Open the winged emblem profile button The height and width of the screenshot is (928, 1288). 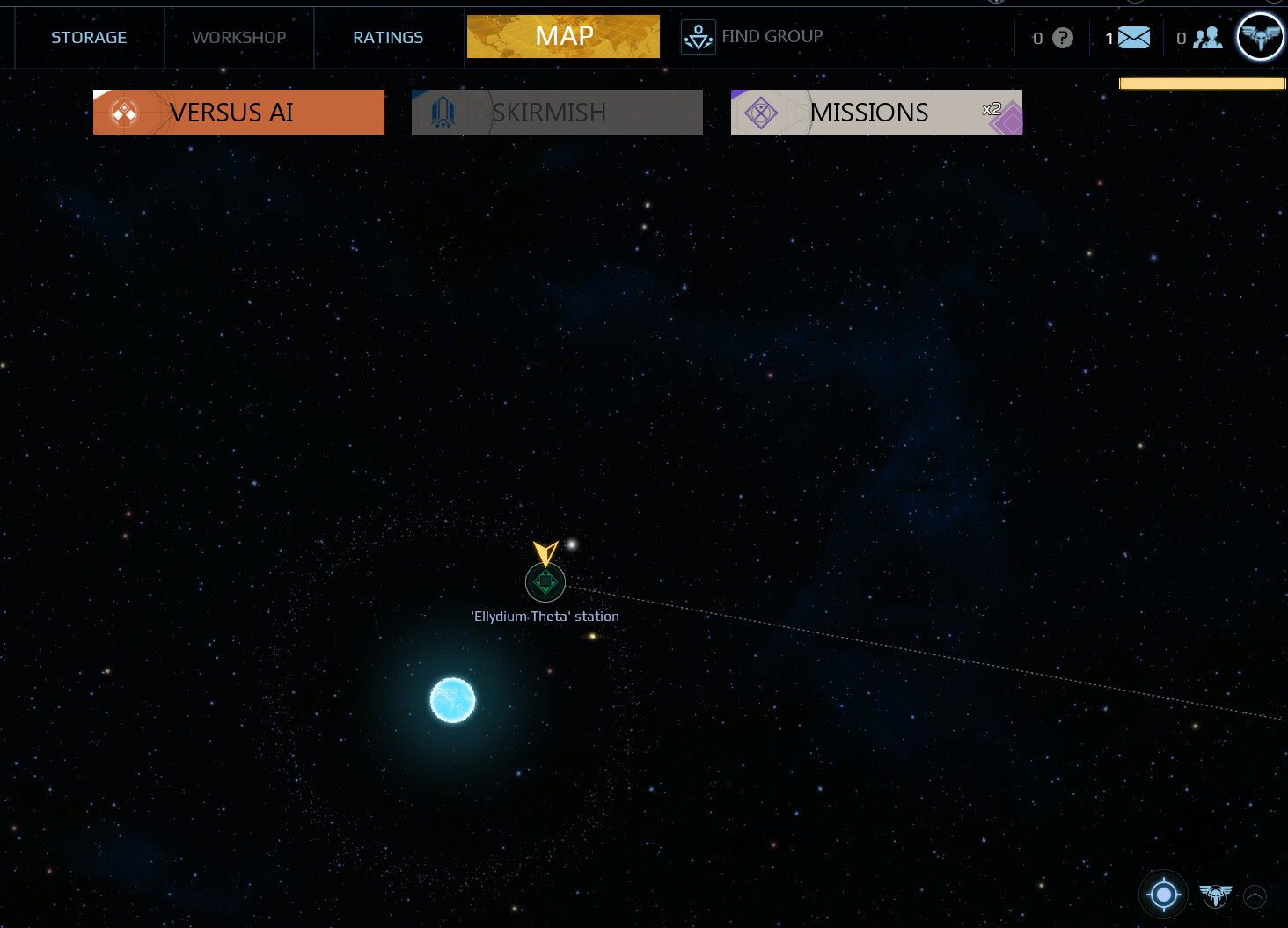tap(1261, 37)
